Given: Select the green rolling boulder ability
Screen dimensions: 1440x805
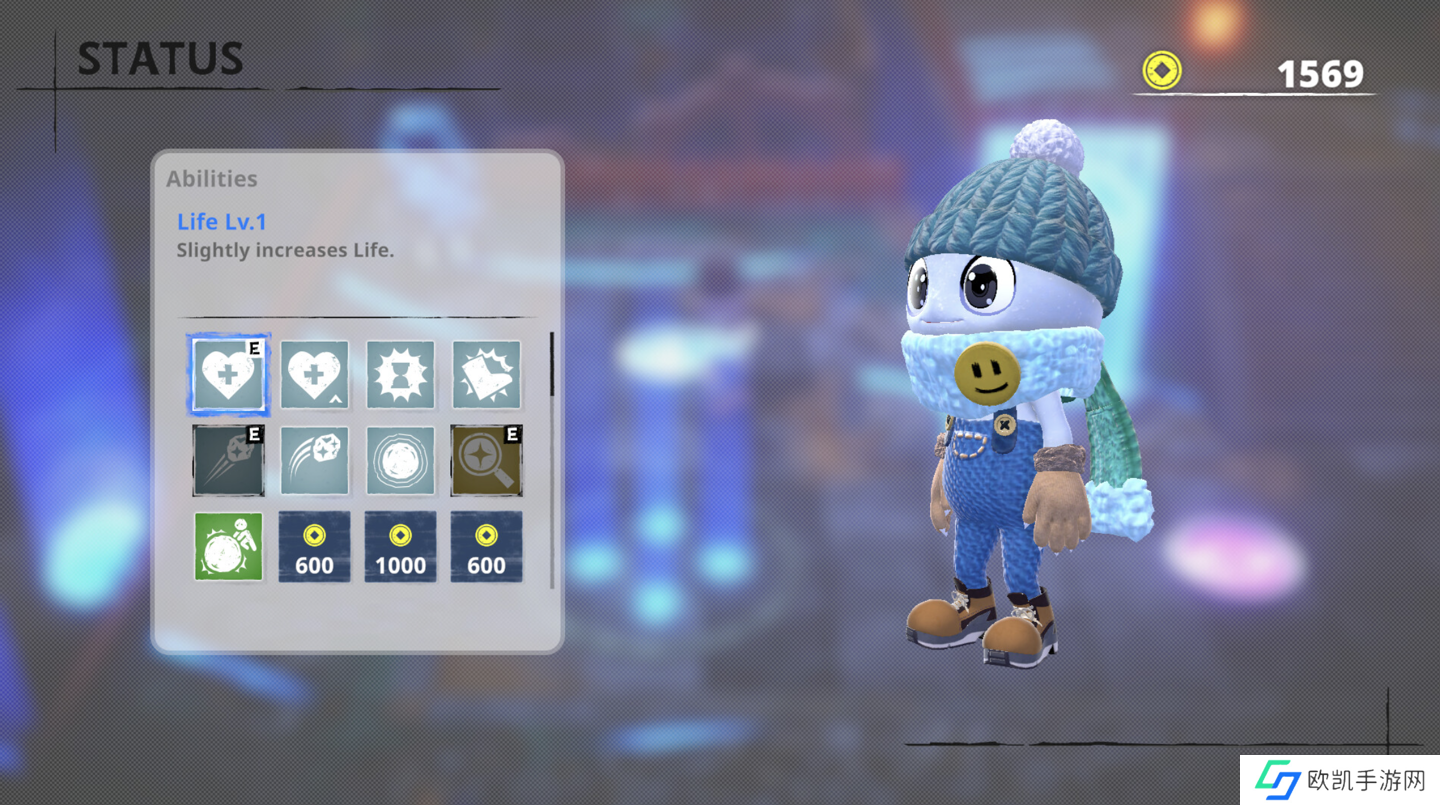Looking at the screenshot, I should click(x=229, y=547).
